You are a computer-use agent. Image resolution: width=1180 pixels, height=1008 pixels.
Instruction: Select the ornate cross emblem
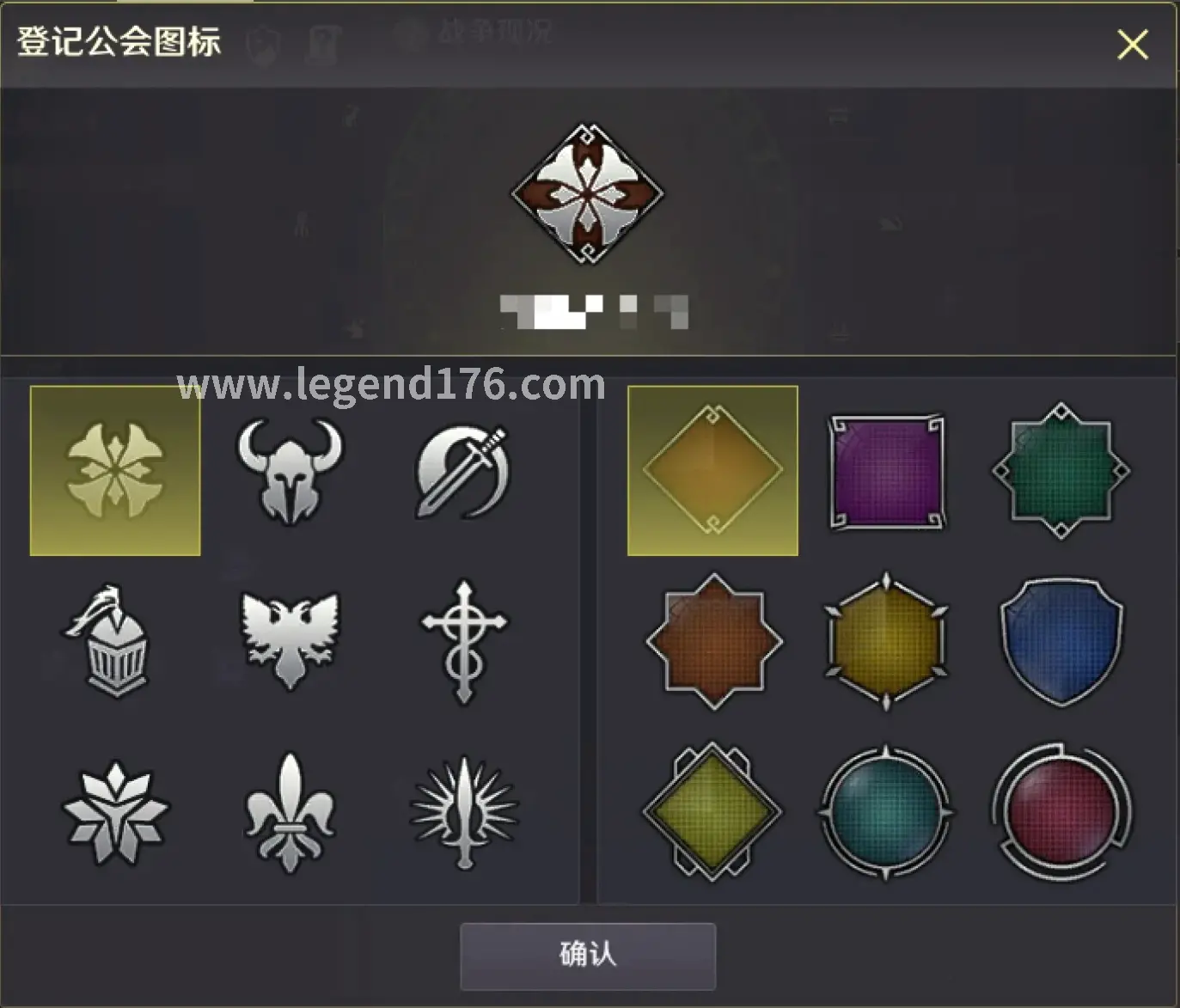[462, 639]
